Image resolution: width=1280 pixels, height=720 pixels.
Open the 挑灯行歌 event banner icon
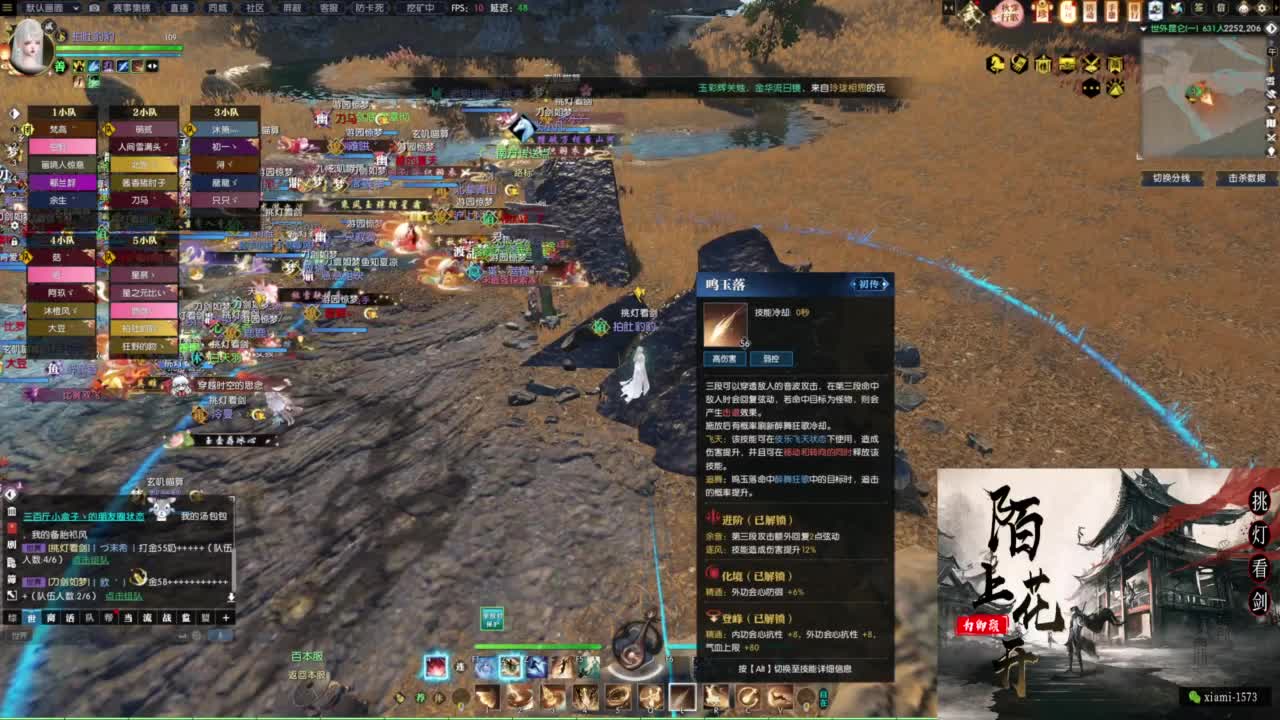point(1006,11)
